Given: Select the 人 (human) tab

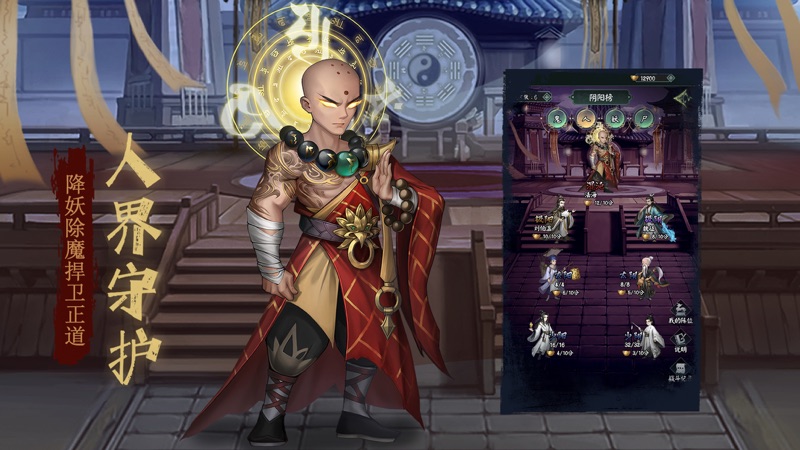Looking at the screenshot, I should tap(586, 118).
